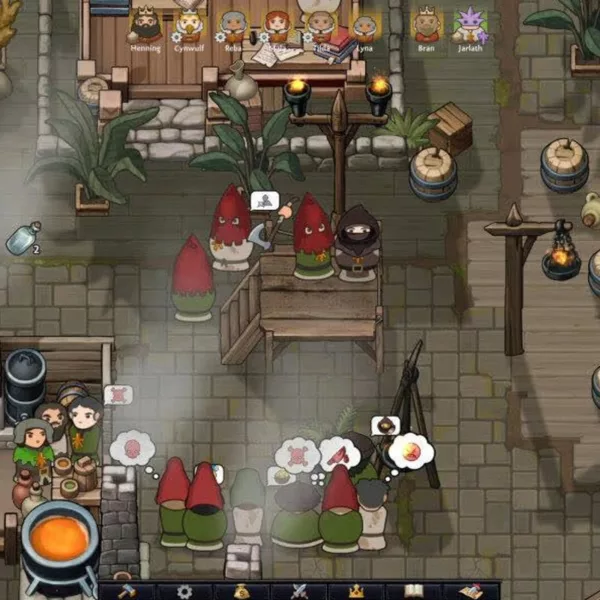Click Lyna's portrait
This screenshot has width=600, height=600.
tap(364, 25)
